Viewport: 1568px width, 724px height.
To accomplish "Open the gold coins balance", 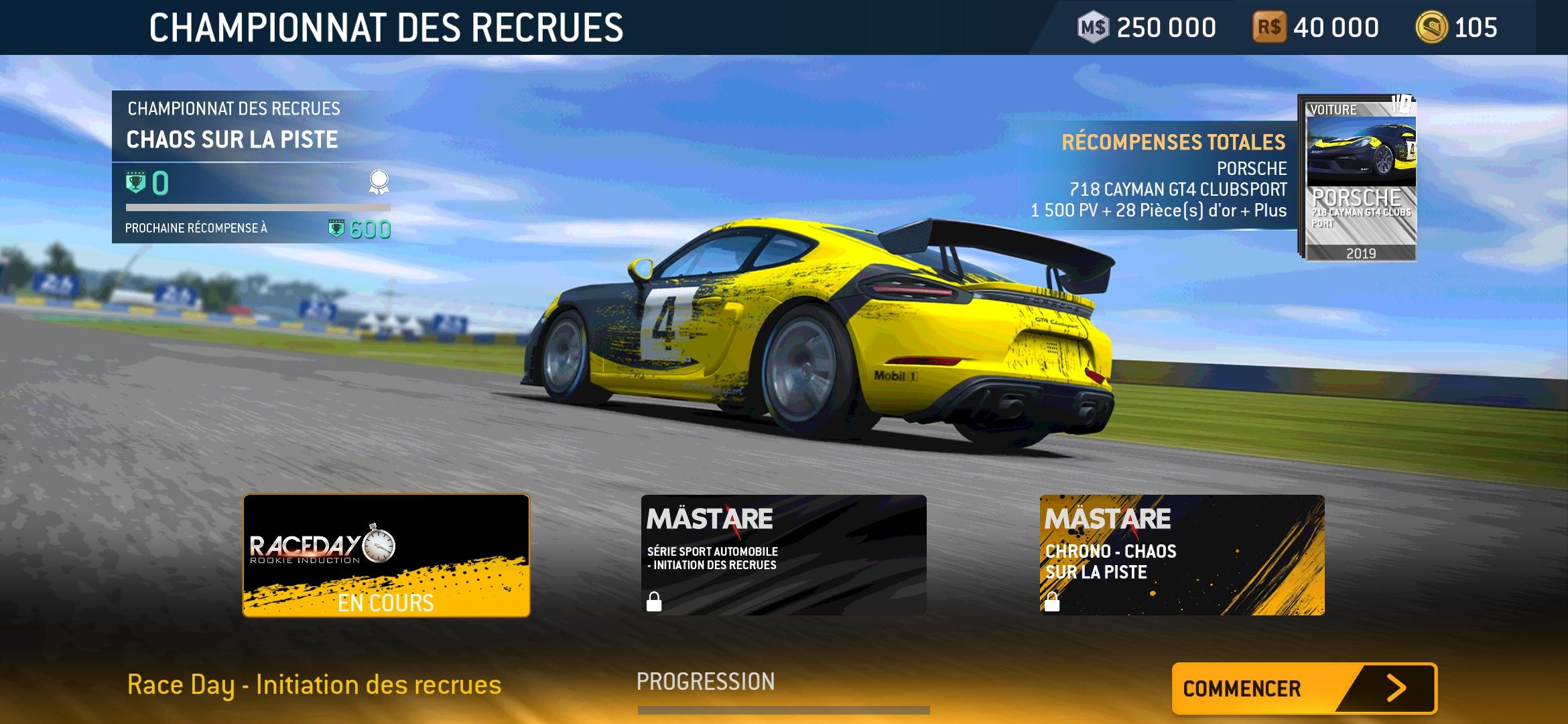I will [x=1457, y=28].
